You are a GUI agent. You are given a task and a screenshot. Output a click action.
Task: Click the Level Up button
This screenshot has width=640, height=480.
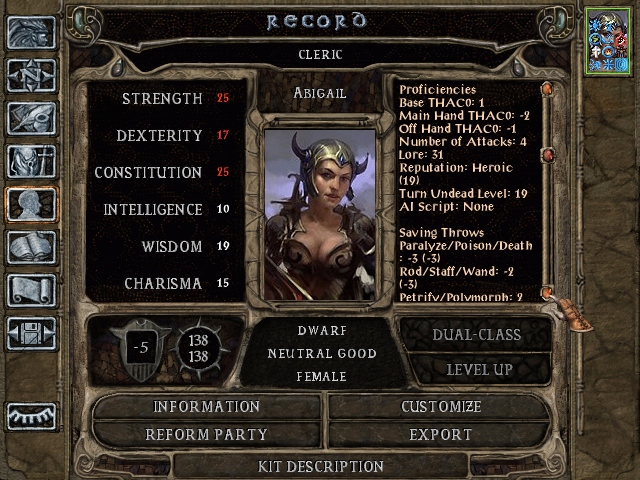[475, 369]
